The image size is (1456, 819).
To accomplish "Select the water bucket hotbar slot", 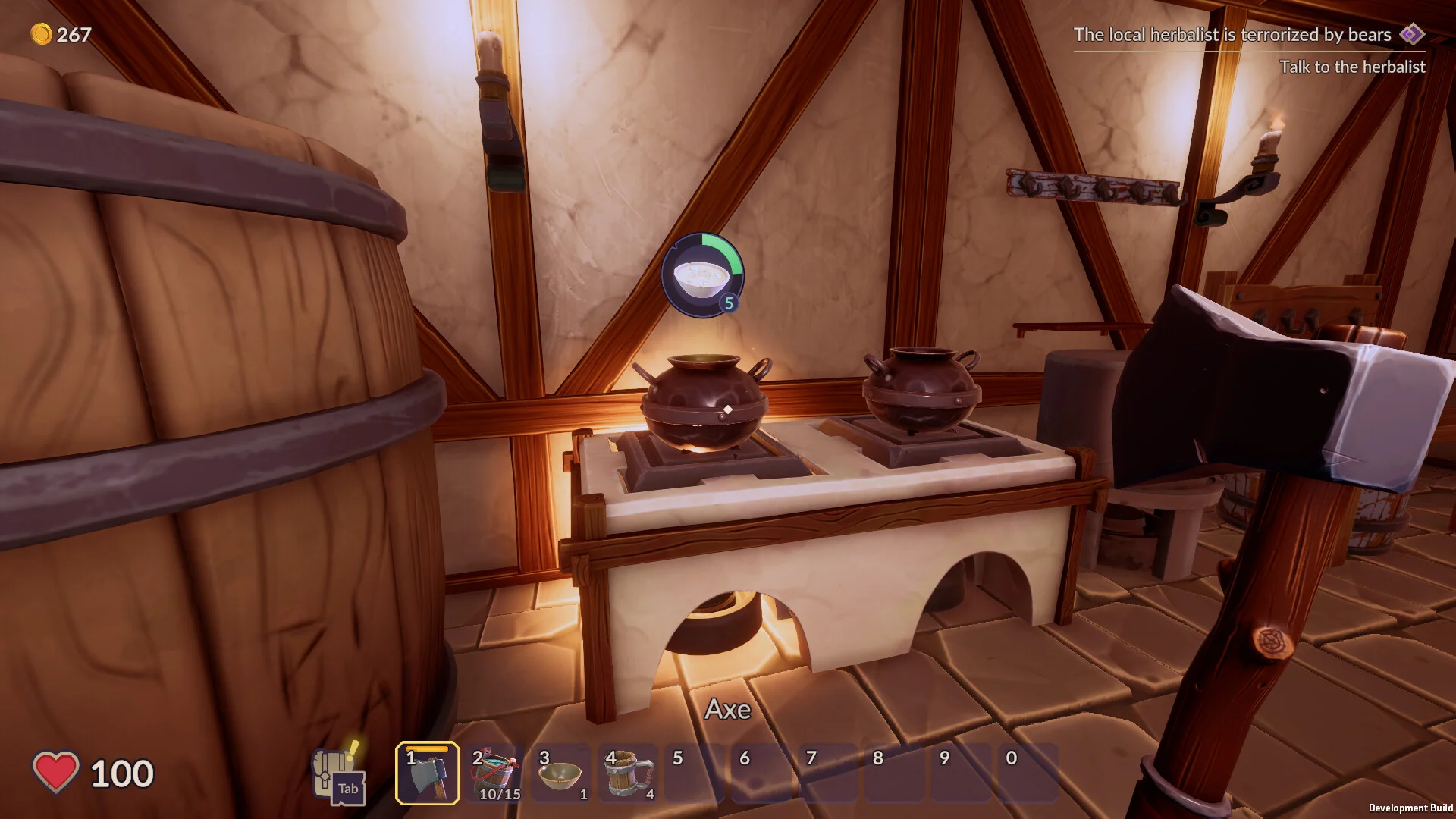I will pyautogui.click(x=494, y=773).
